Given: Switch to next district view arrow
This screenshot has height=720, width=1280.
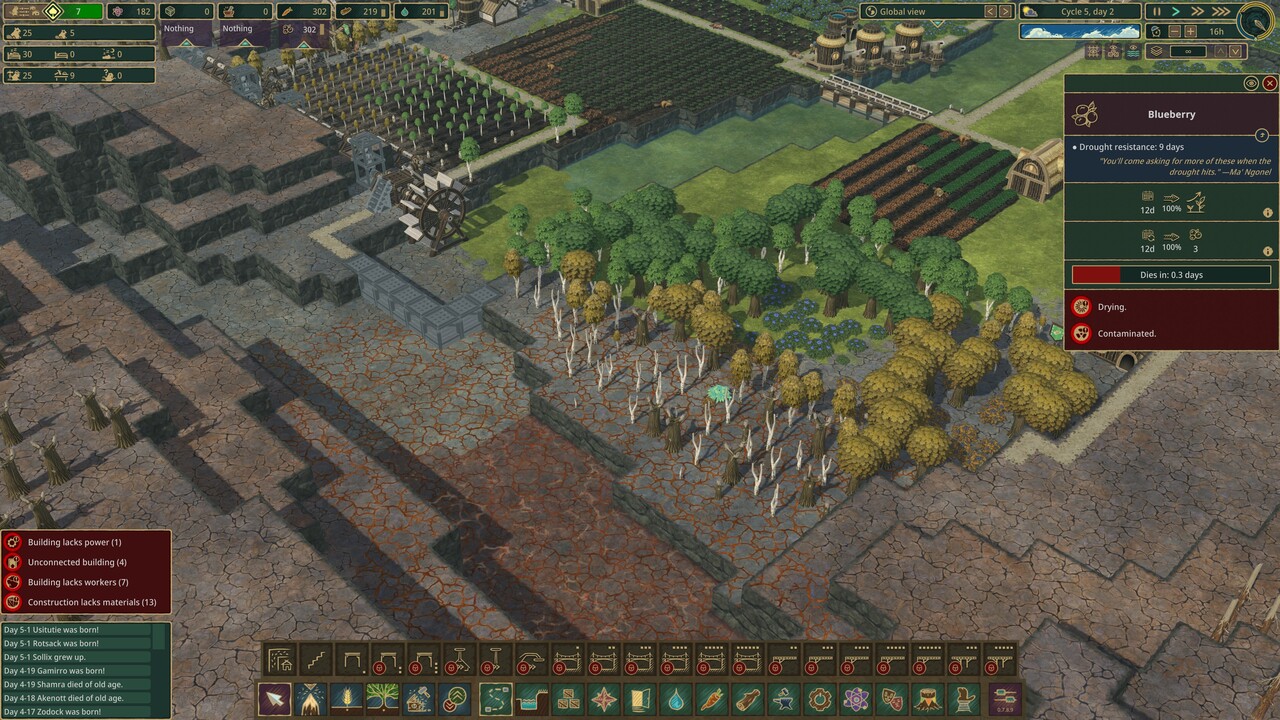Looking at the screenshot, I should point(1006,12).
